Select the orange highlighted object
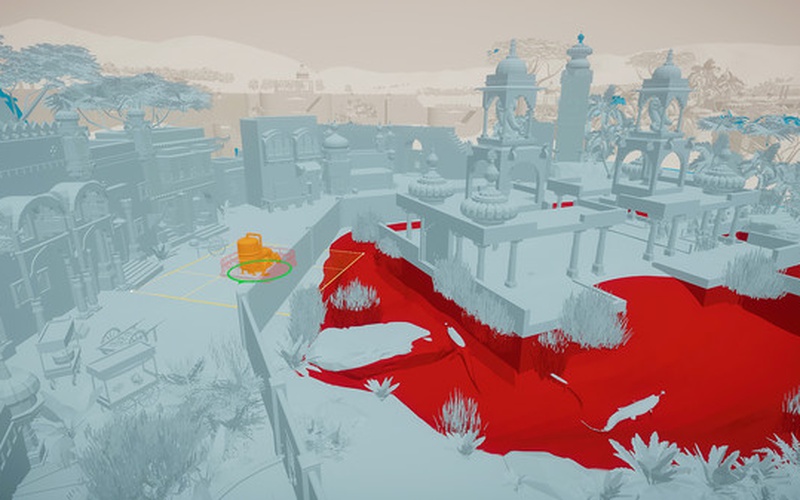 [252, 251]
